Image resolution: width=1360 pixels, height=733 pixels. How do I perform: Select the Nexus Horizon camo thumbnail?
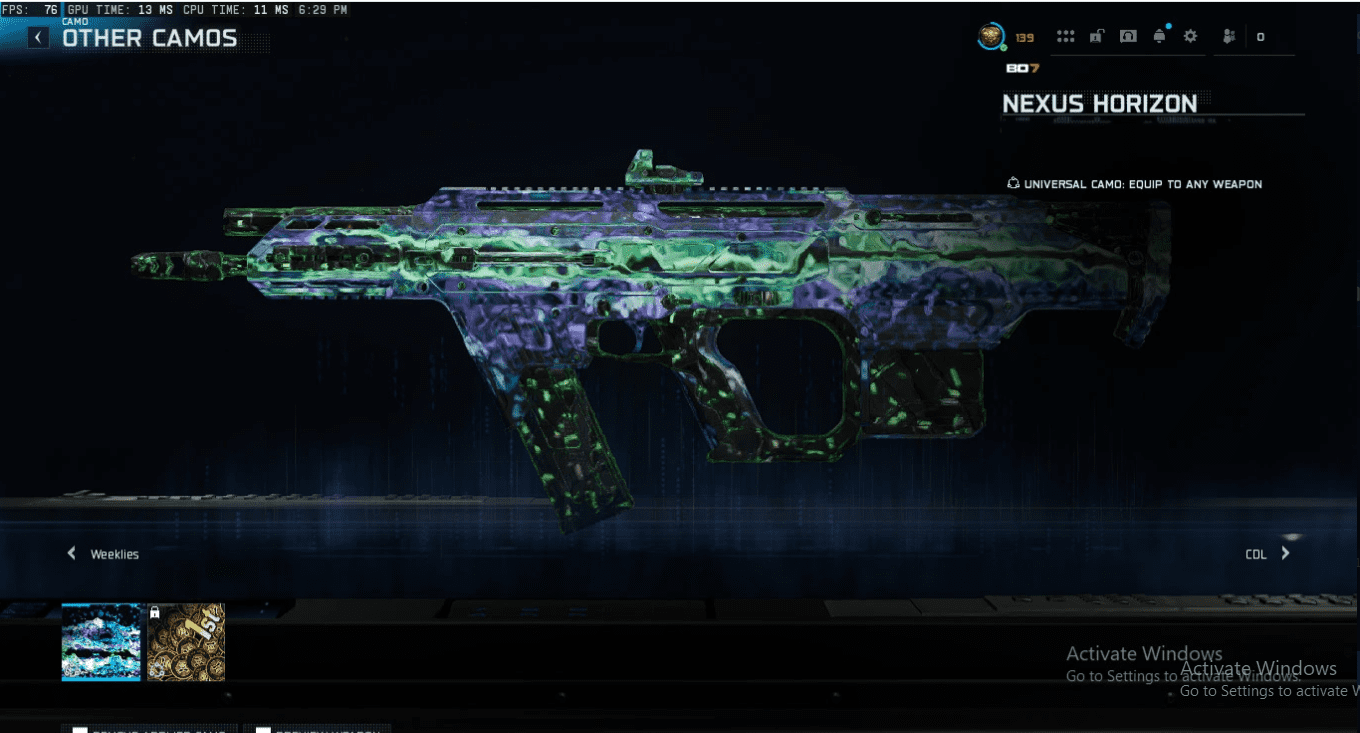(100, 641)
